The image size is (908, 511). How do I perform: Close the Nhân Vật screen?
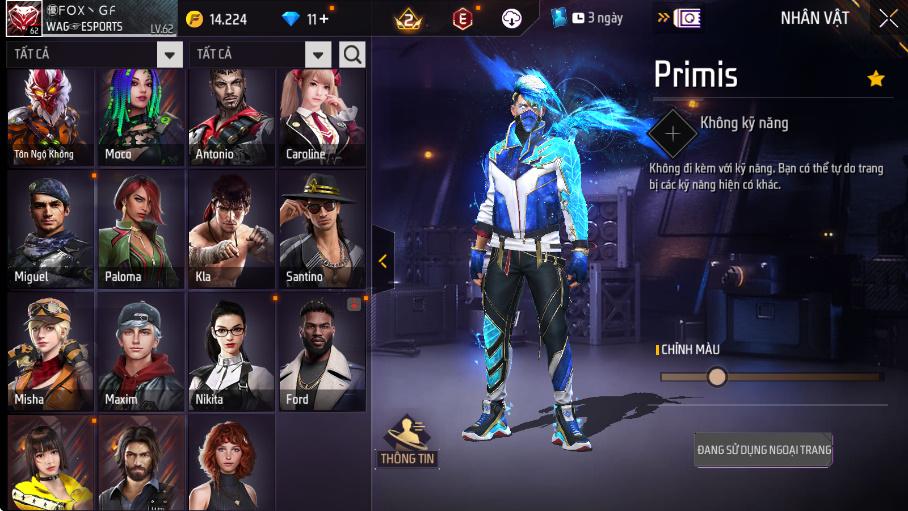tap(888, 18)
